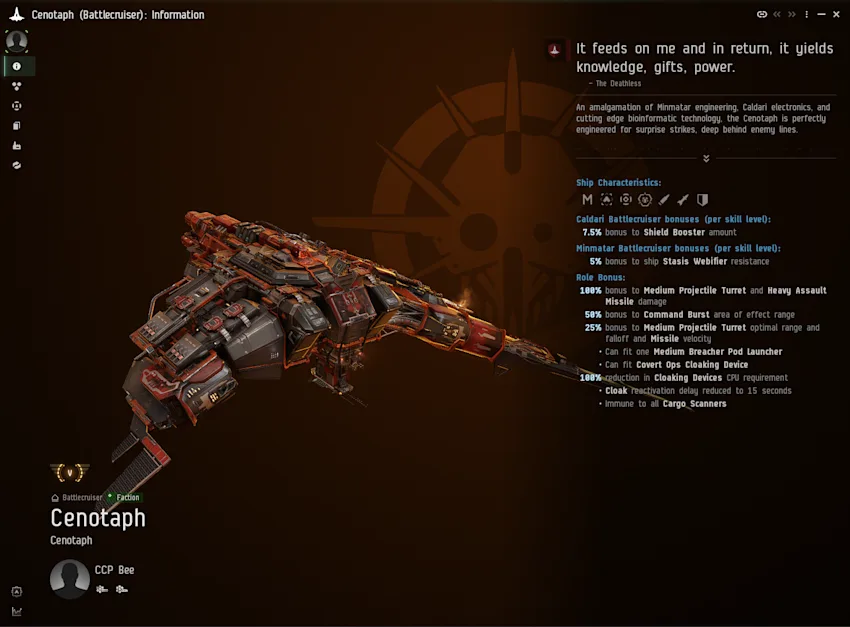The height and width of the screenshot is (627, 850).
Task: Close the Cenotaph information window
Action: [x=836, y=15]
